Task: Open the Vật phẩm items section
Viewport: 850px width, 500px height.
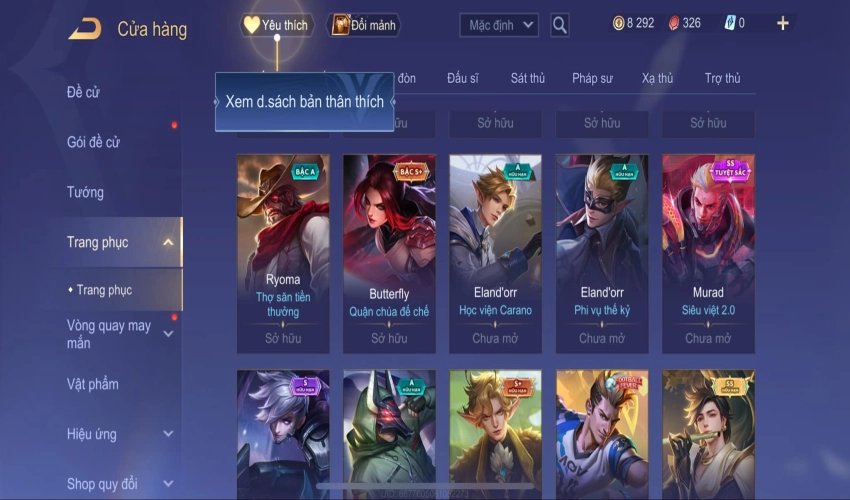Action: pyautogui.click(x=92, y=384)
